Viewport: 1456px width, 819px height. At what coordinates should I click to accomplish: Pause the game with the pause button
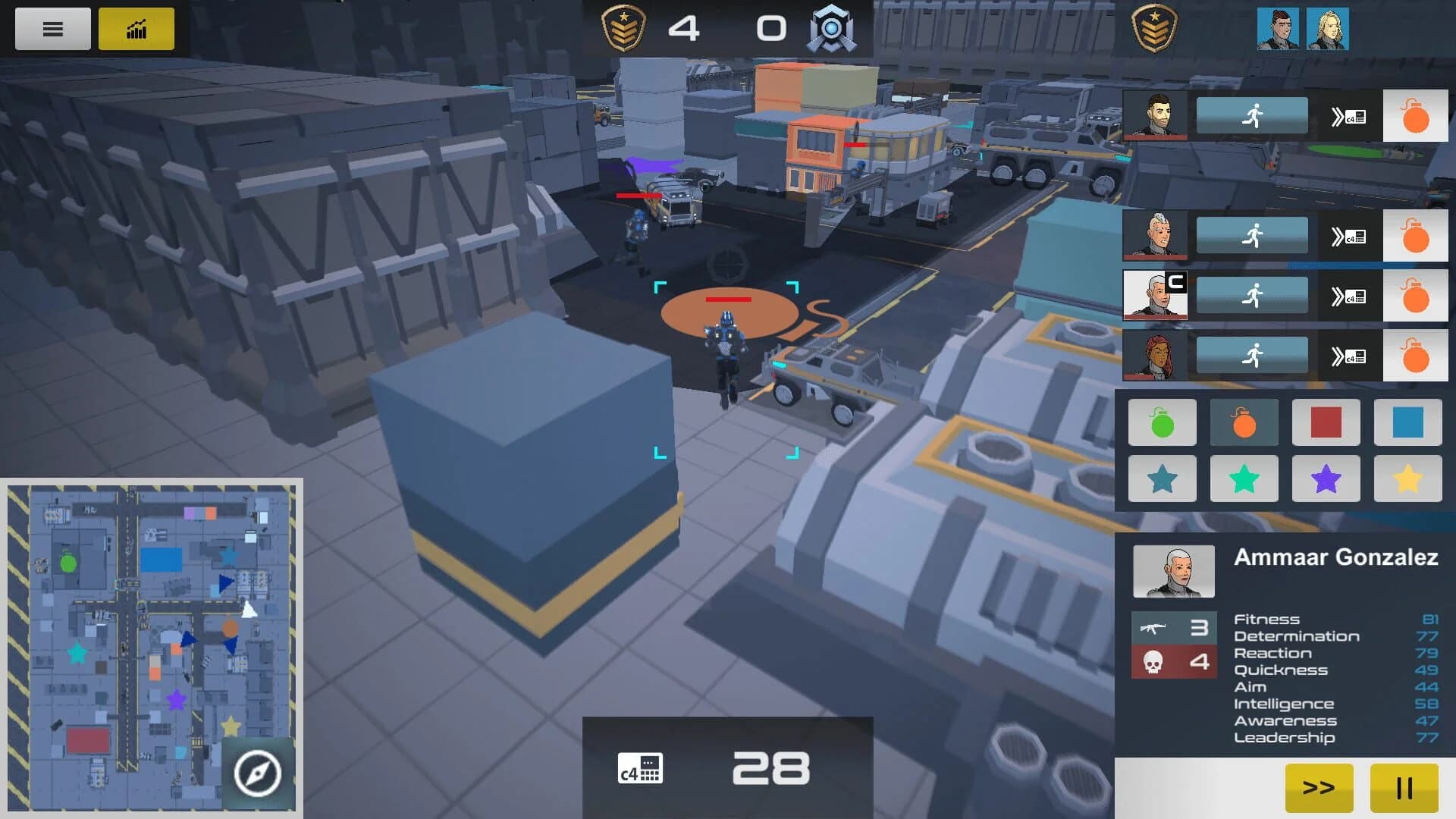pos(1406,788)
